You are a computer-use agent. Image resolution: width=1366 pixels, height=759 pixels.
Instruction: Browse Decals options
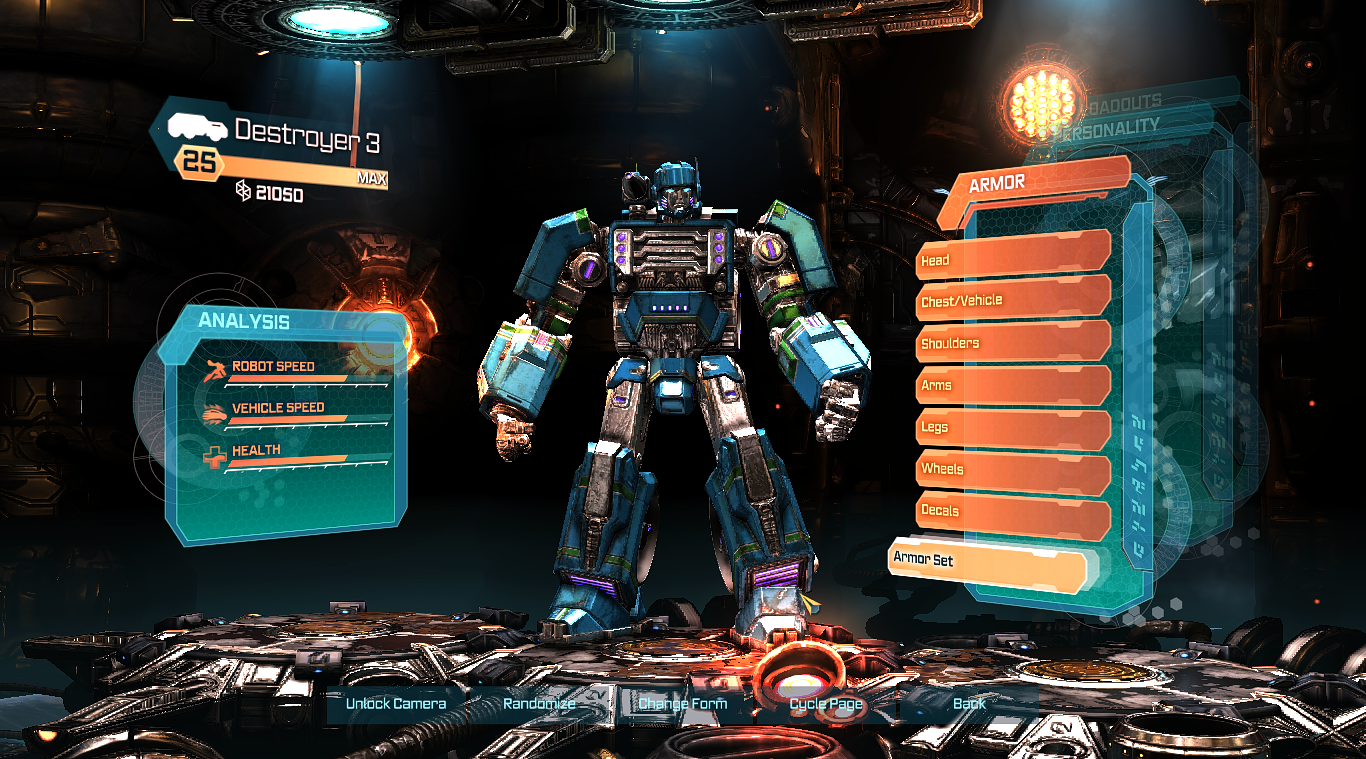[x=1010, y=511]
